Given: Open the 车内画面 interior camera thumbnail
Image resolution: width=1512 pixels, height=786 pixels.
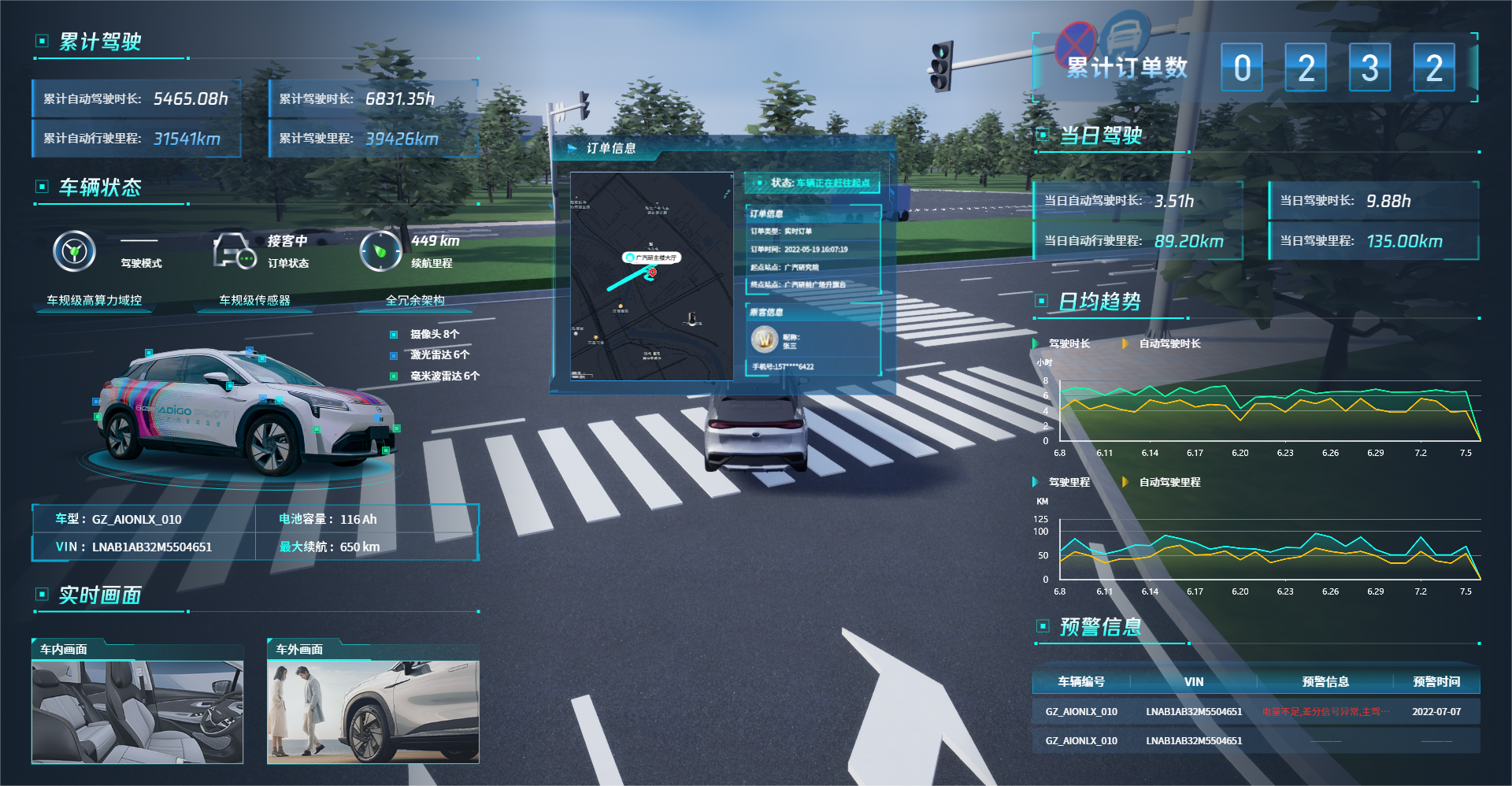Looking at the screenshot, I should click(x=137, y=712).
